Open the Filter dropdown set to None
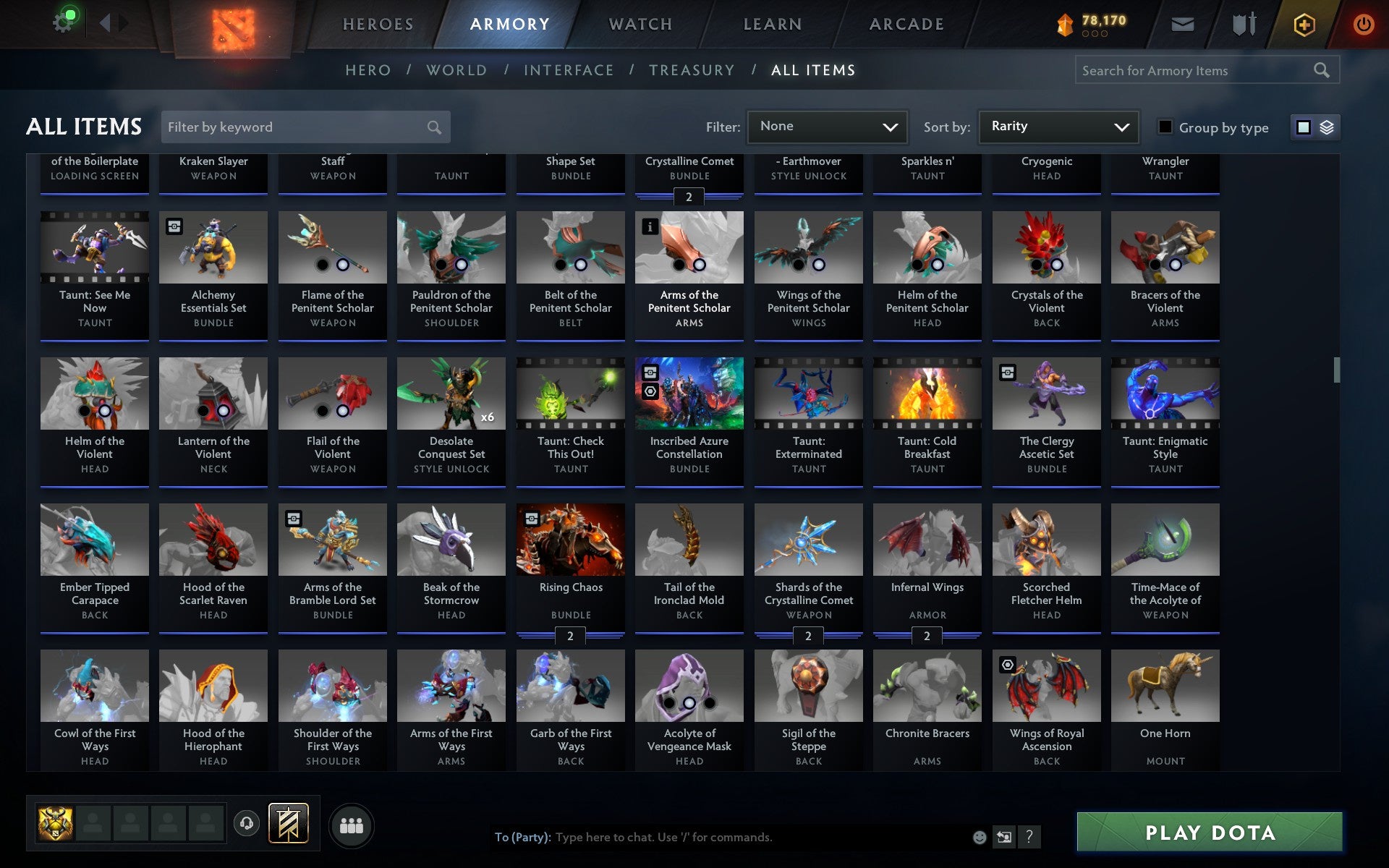 [x=827, y=127]
